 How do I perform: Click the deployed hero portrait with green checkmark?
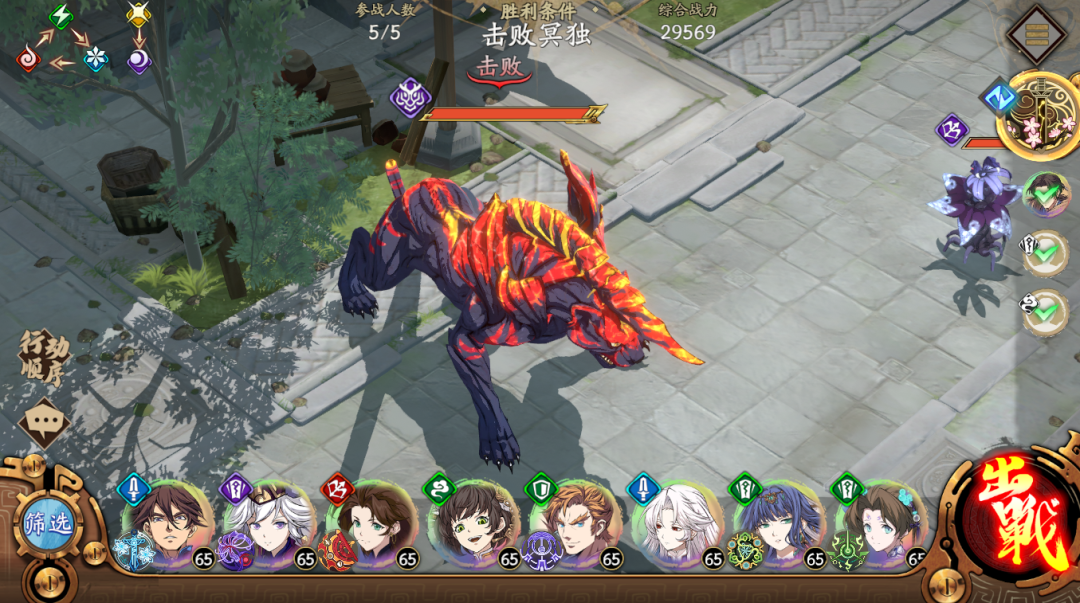click(x=1045, y=195)
